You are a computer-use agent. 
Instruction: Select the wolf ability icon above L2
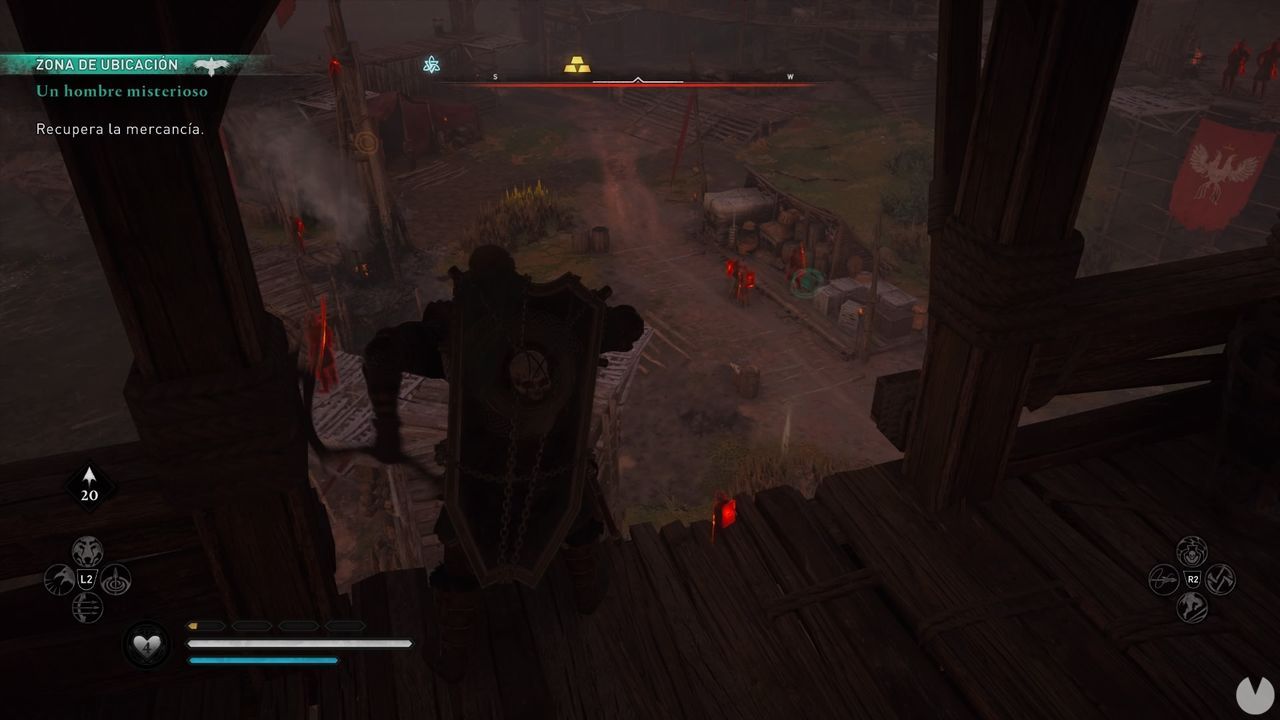pos(86,550)
